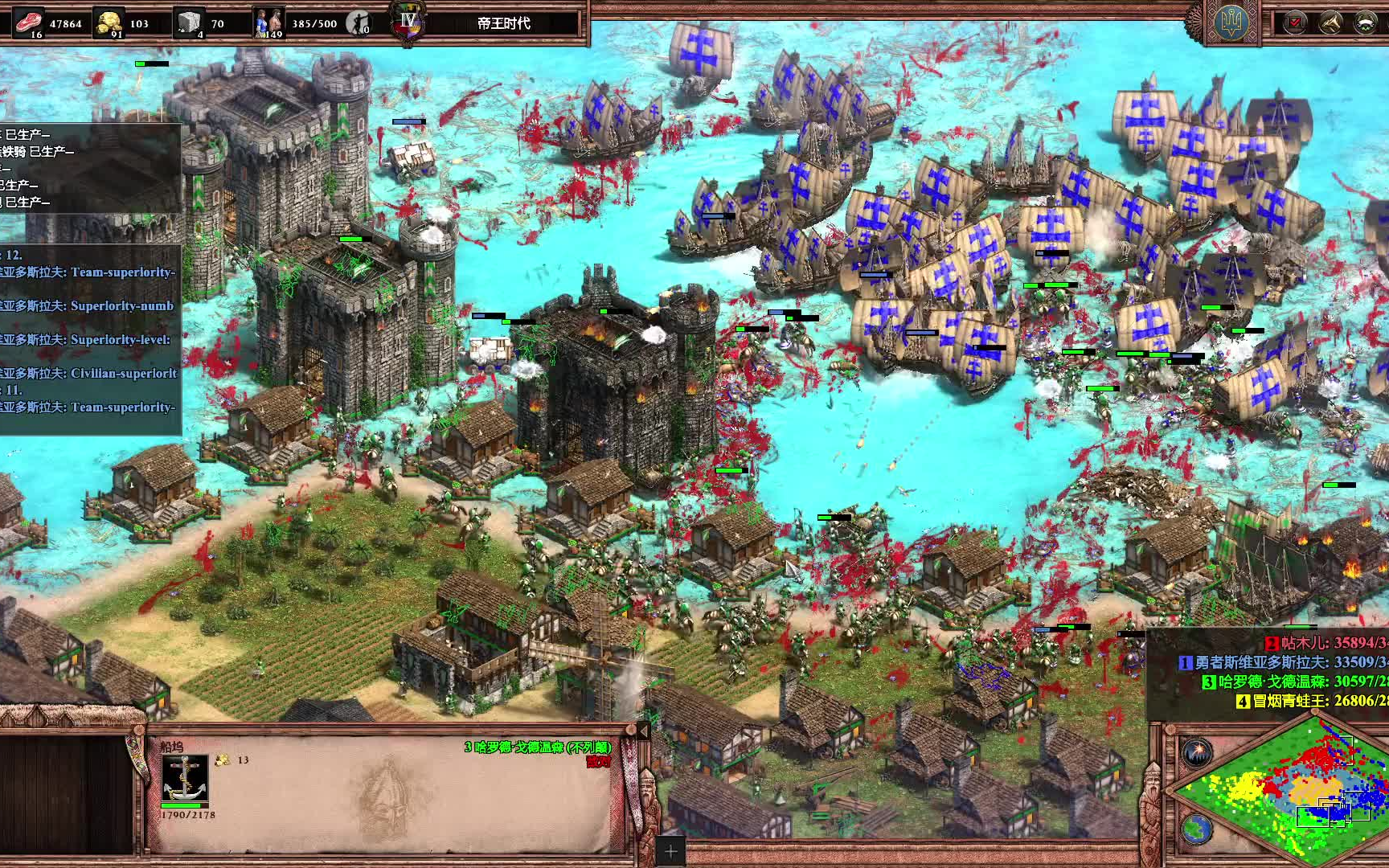This screenshot has width=1389, height=868.
Task: Select the Dock anchor portrait
Action: tap(185, 776)
